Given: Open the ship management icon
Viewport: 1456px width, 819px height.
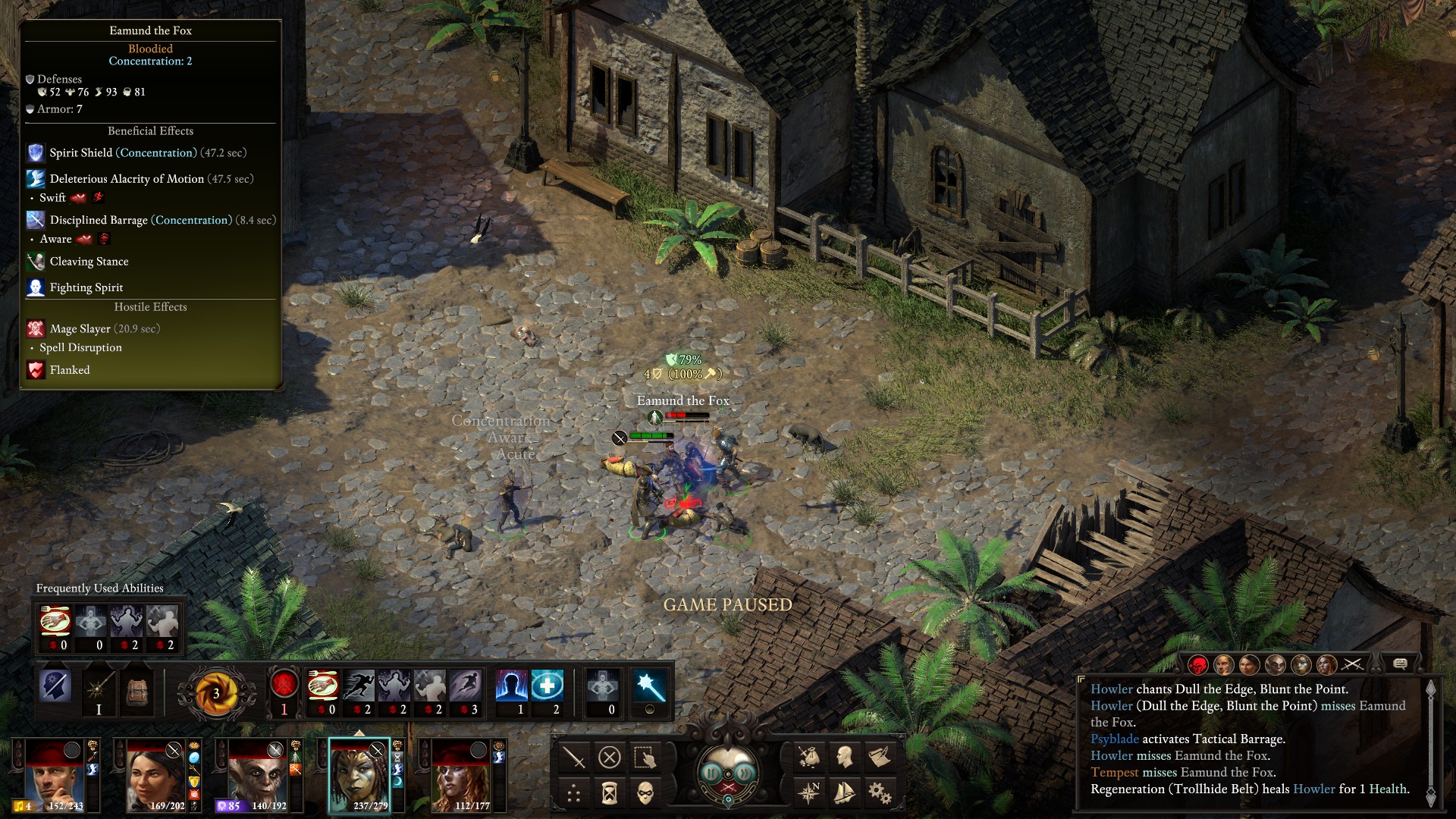Looking at the screenshot, I should tap(844, 793).
